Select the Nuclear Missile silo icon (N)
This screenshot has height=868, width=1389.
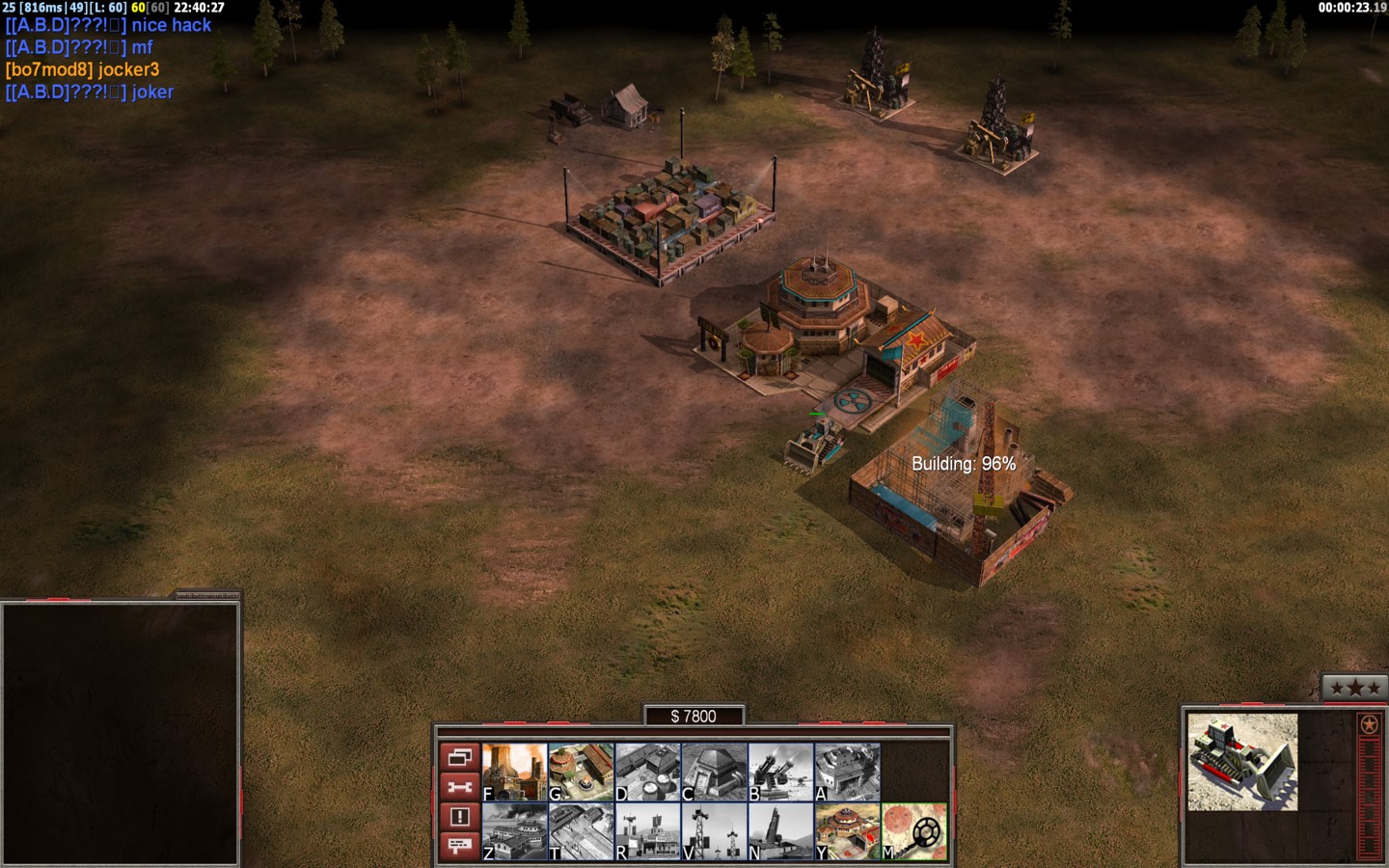pos(780,831)
